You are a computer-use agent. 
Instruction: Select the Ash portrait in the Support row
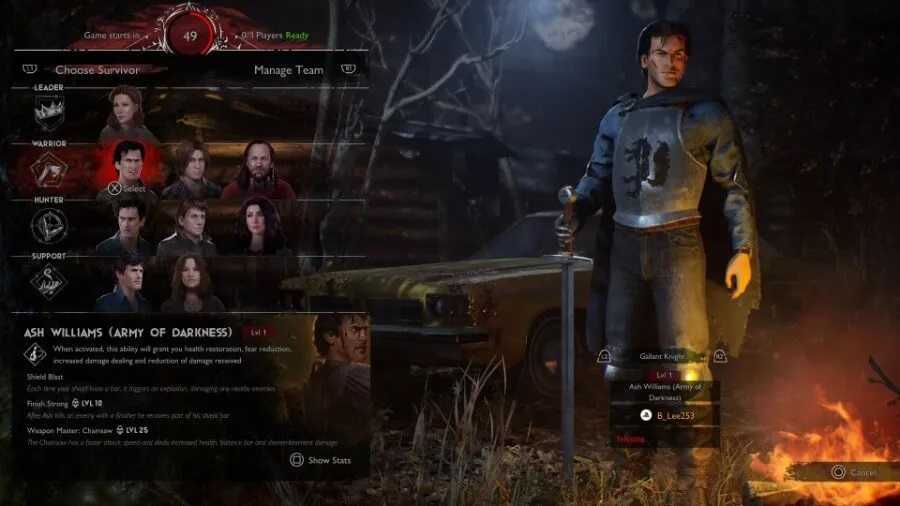(x=129, y=281)
